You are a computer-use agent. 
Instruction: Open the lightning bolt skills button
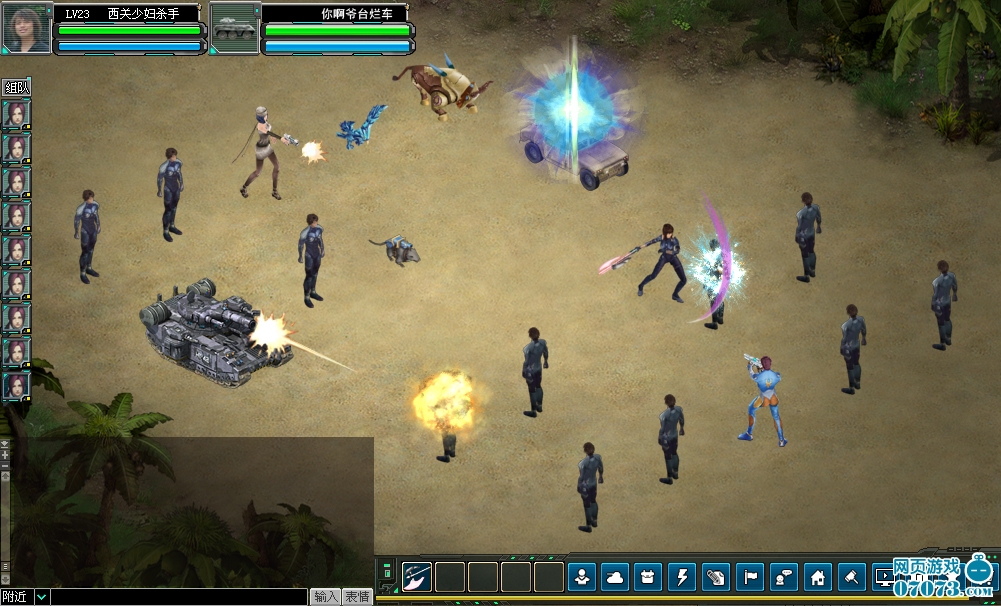click(683, 577)
